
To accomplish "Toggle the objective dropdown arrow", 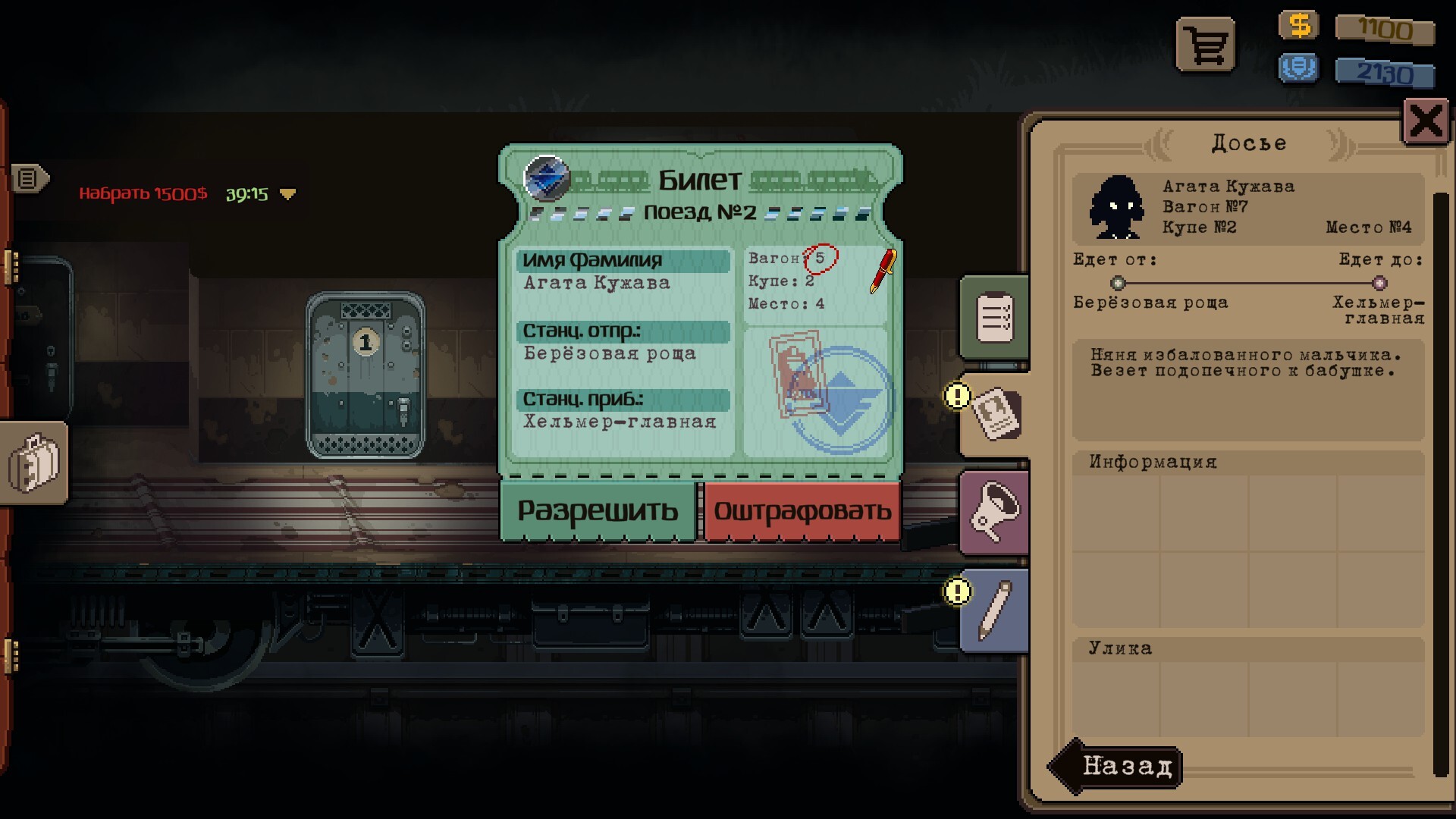I will 287,194.
